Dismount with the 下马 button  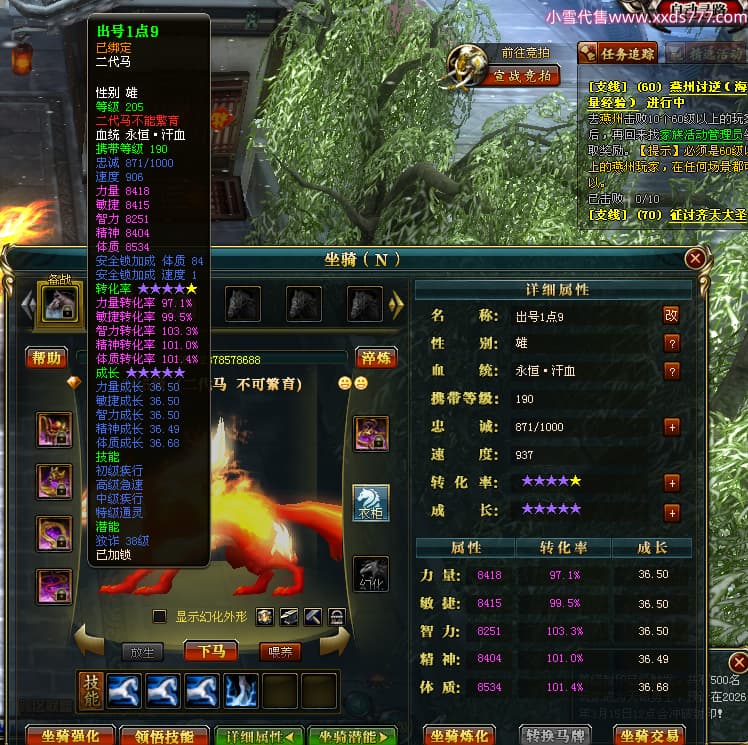210,652
